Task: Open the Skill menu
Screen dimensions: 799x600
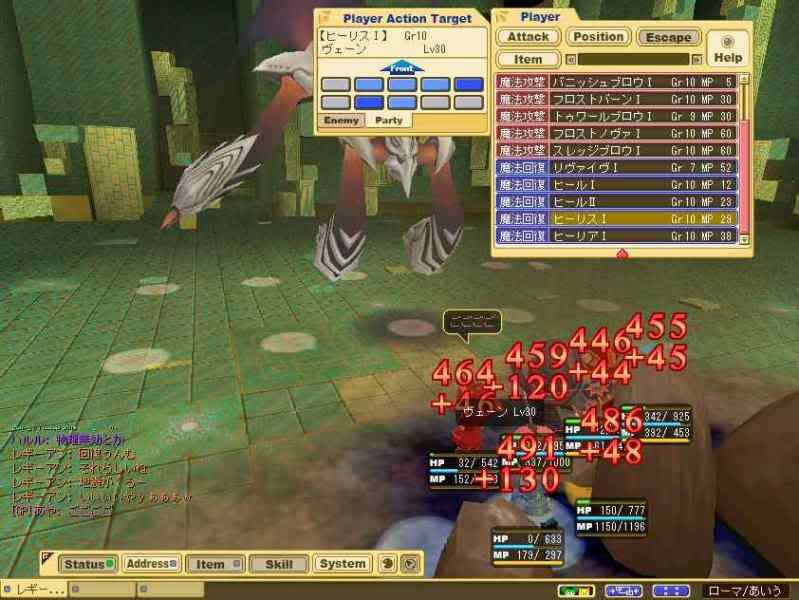Action: [279, 564]
